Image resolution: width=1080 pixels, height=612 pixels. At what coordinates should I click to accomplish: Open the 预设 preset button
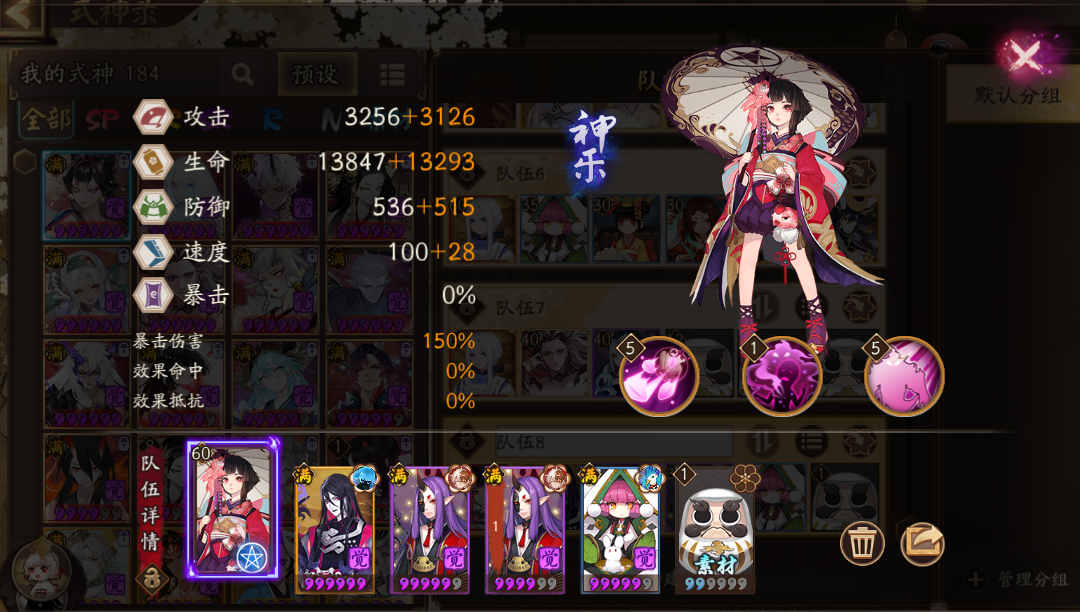click(x=315, y=74)
